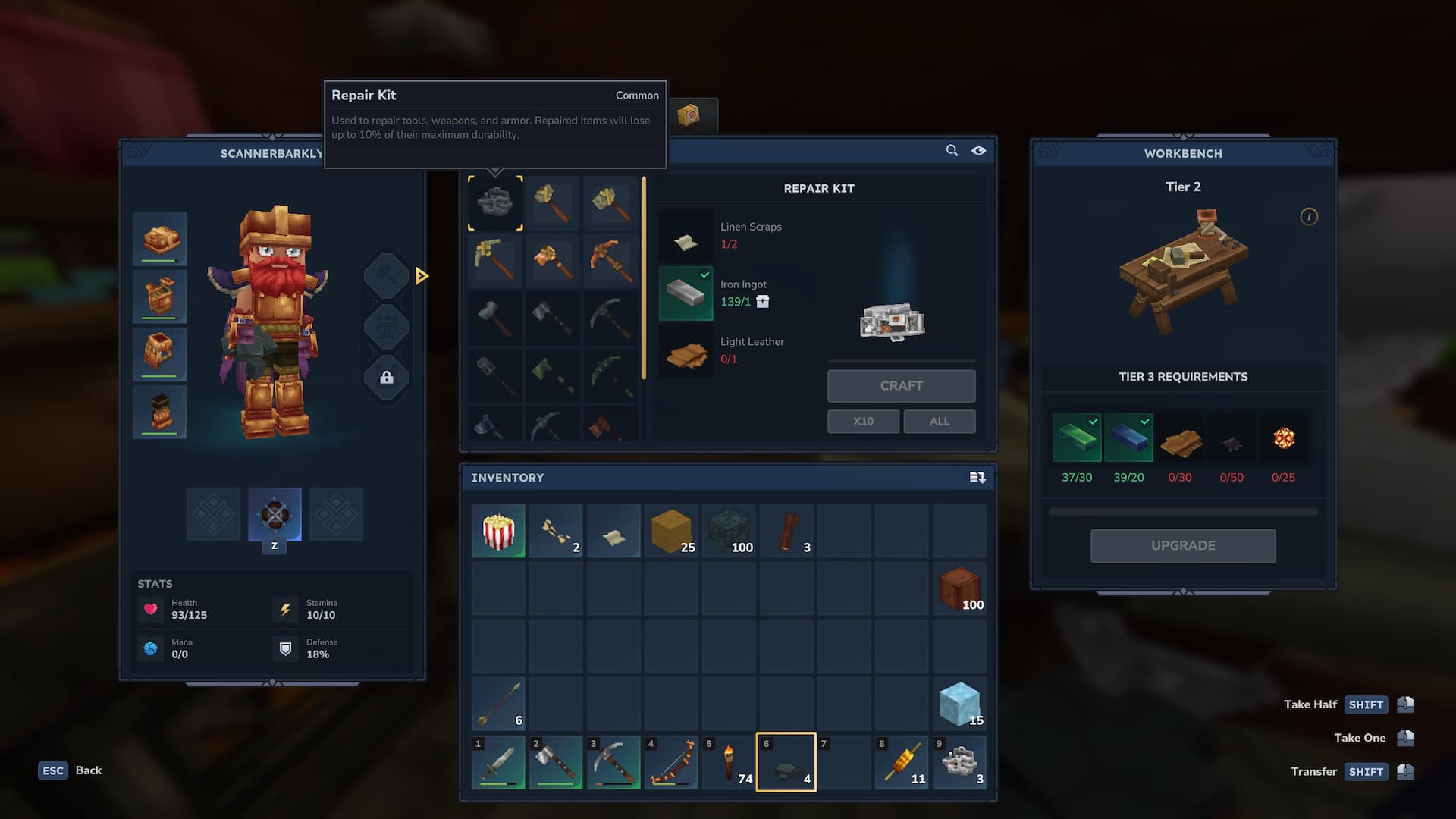Go back with the ESC Back button
Screen dimensions: 1456x819
(70, 770)
